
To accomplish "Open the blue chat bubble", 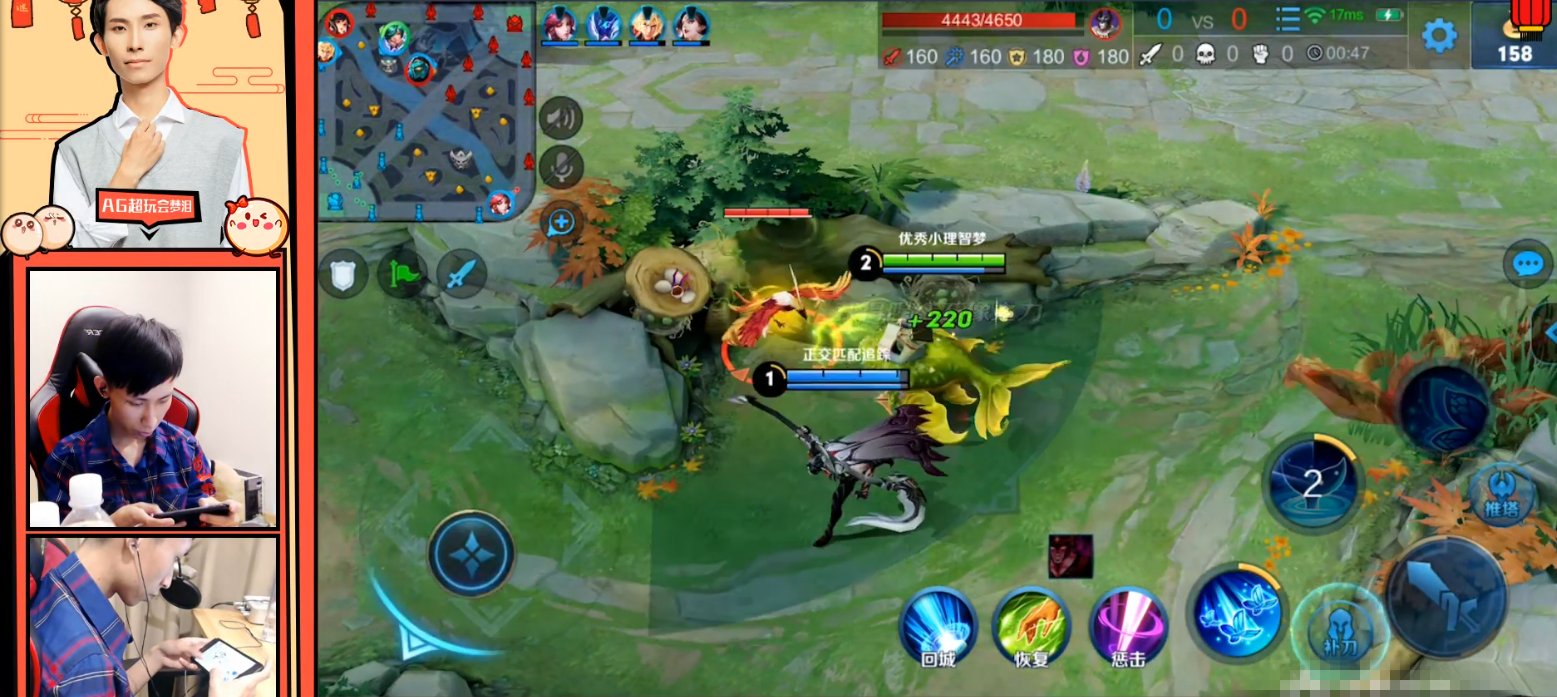I will click(1526, 264).
